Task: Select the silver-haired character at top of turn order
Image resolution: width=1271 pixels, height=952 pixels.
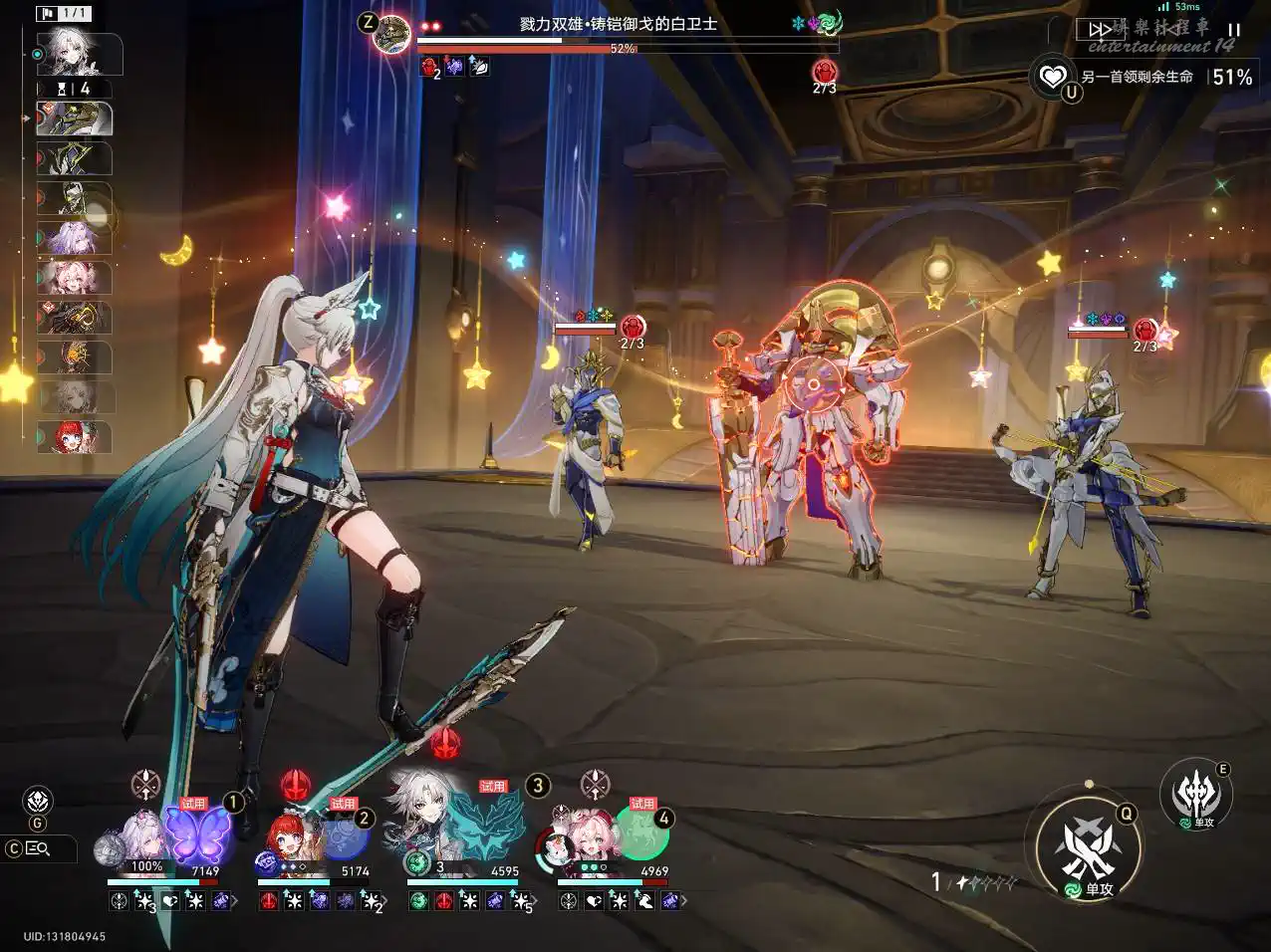Action: point(78,54)
